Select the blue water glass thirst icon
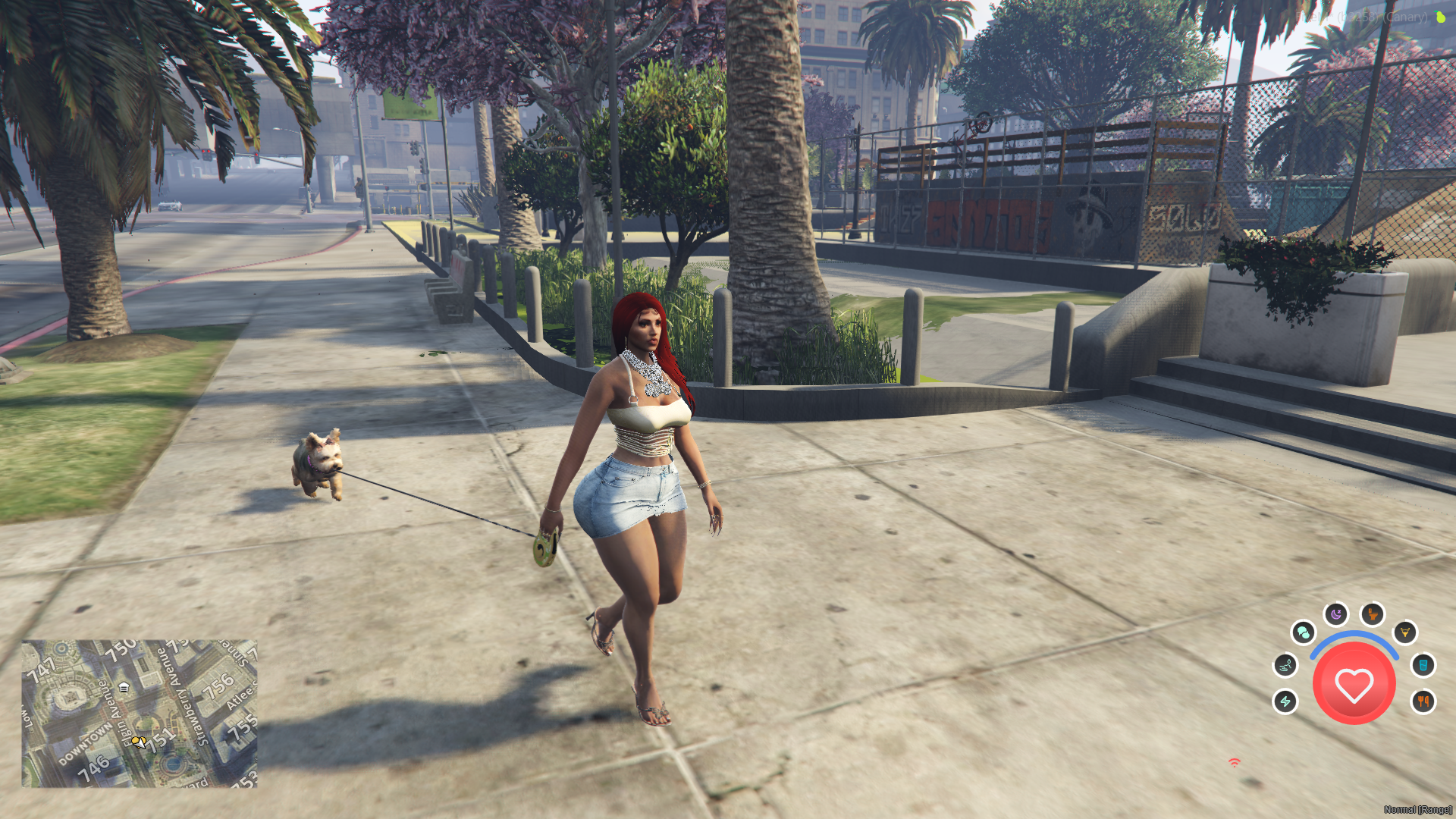1456x819 pixels. 1423,666
